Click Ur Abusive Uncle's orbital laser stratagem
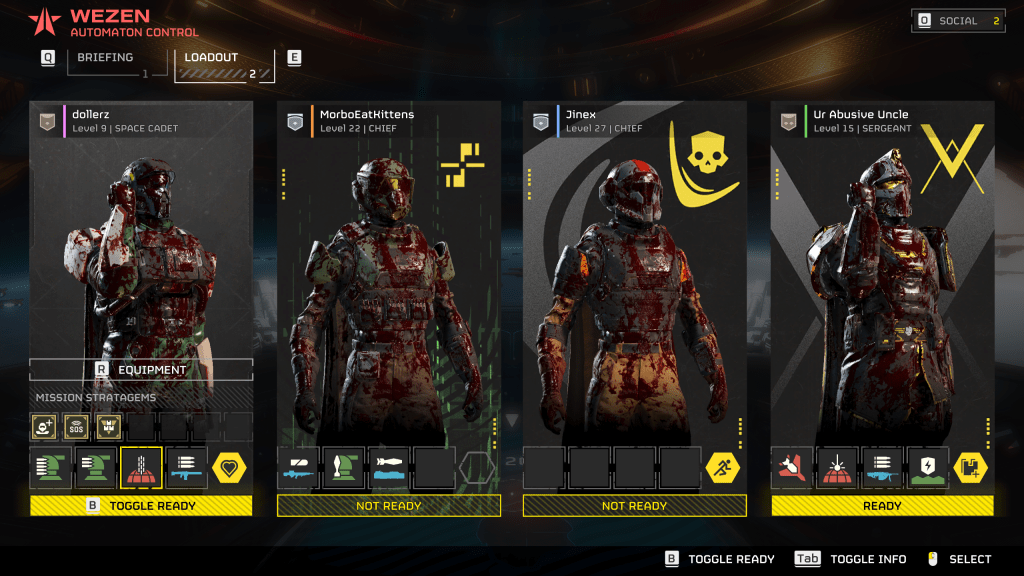 pyautogui.click(x=837, y=468)
